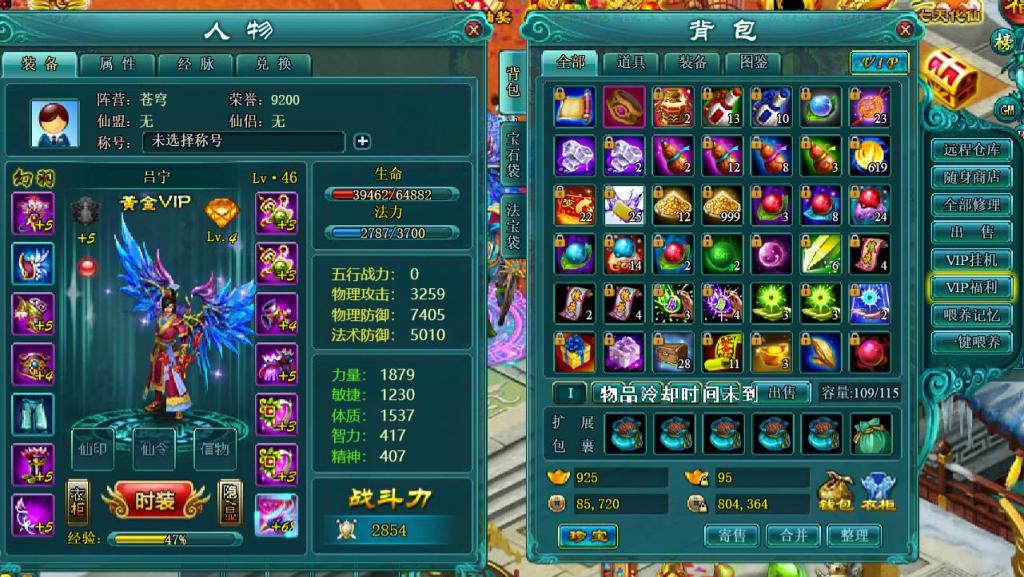Open the 远程仓库 remote warehouse
The height and width of the screenshot is (577, 1024).
pos(971,151)
